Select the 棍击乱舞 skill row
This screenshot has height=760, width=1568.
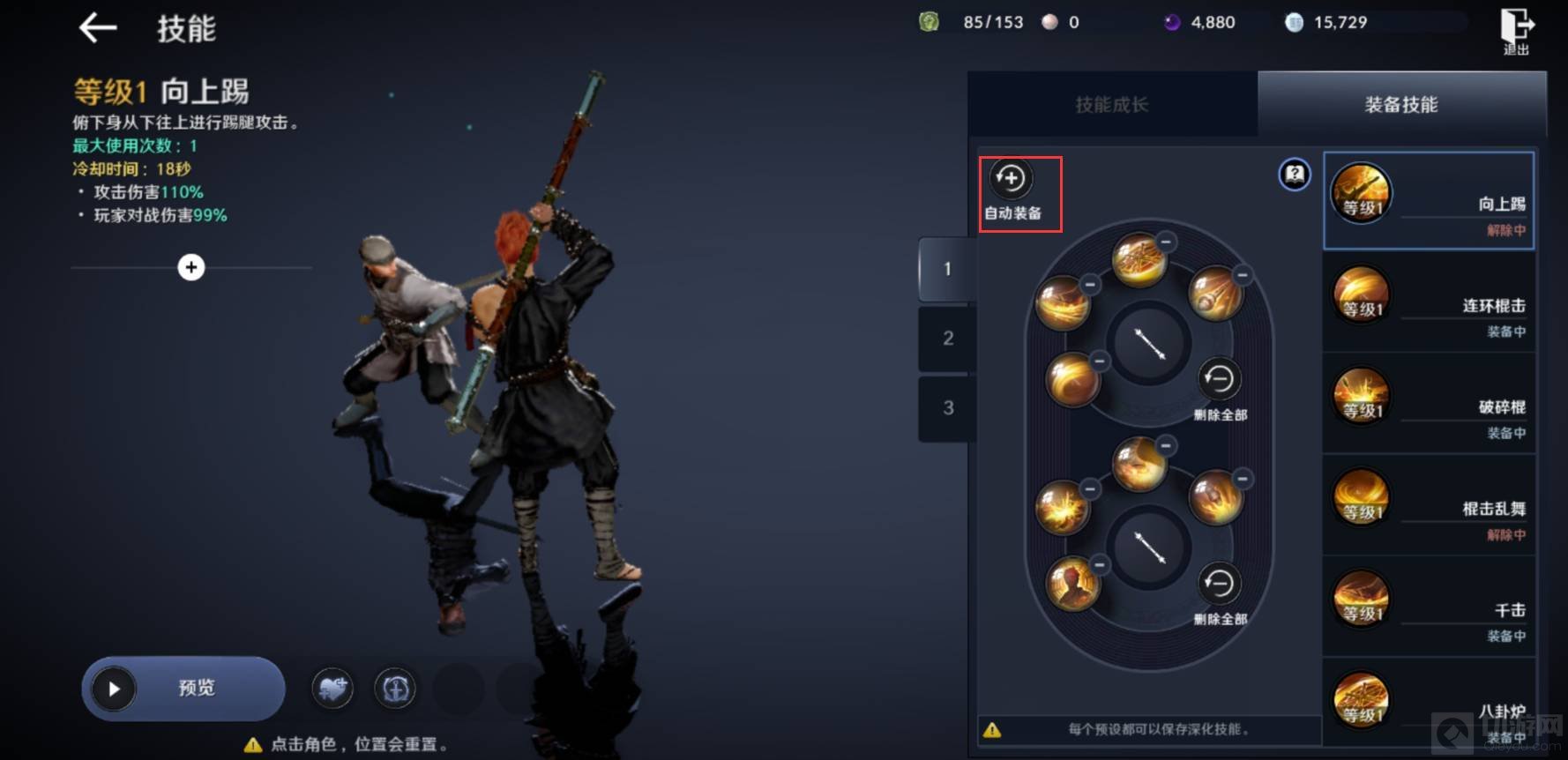(x=1429, y=507)
